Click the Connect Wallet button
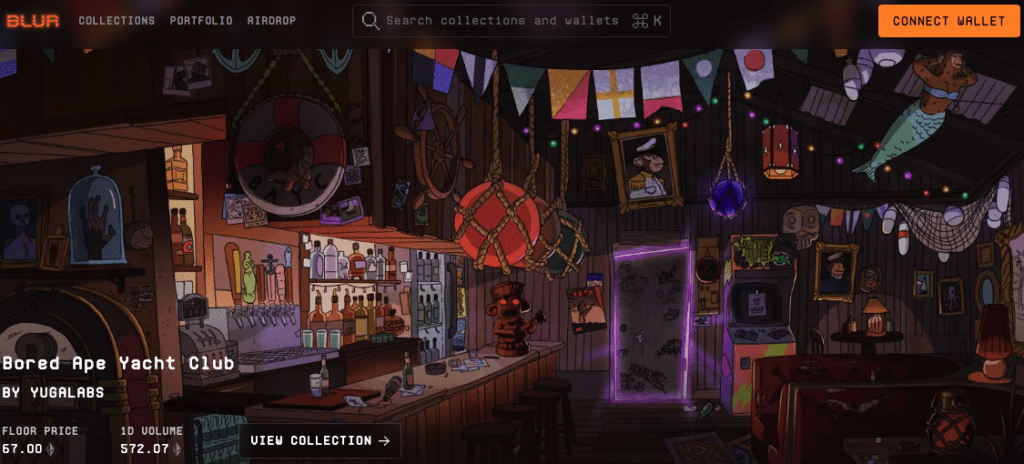Screen dimensions: 1024x464 click(x=948, y=21)
